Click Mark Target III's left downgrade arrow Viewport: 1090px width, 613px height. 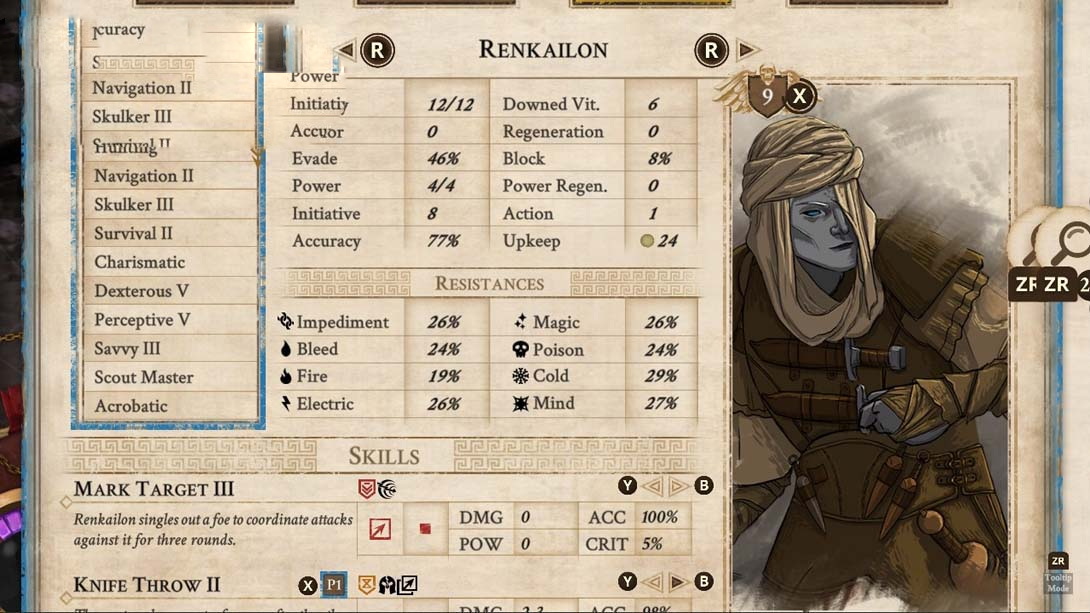tap(652, 487)
